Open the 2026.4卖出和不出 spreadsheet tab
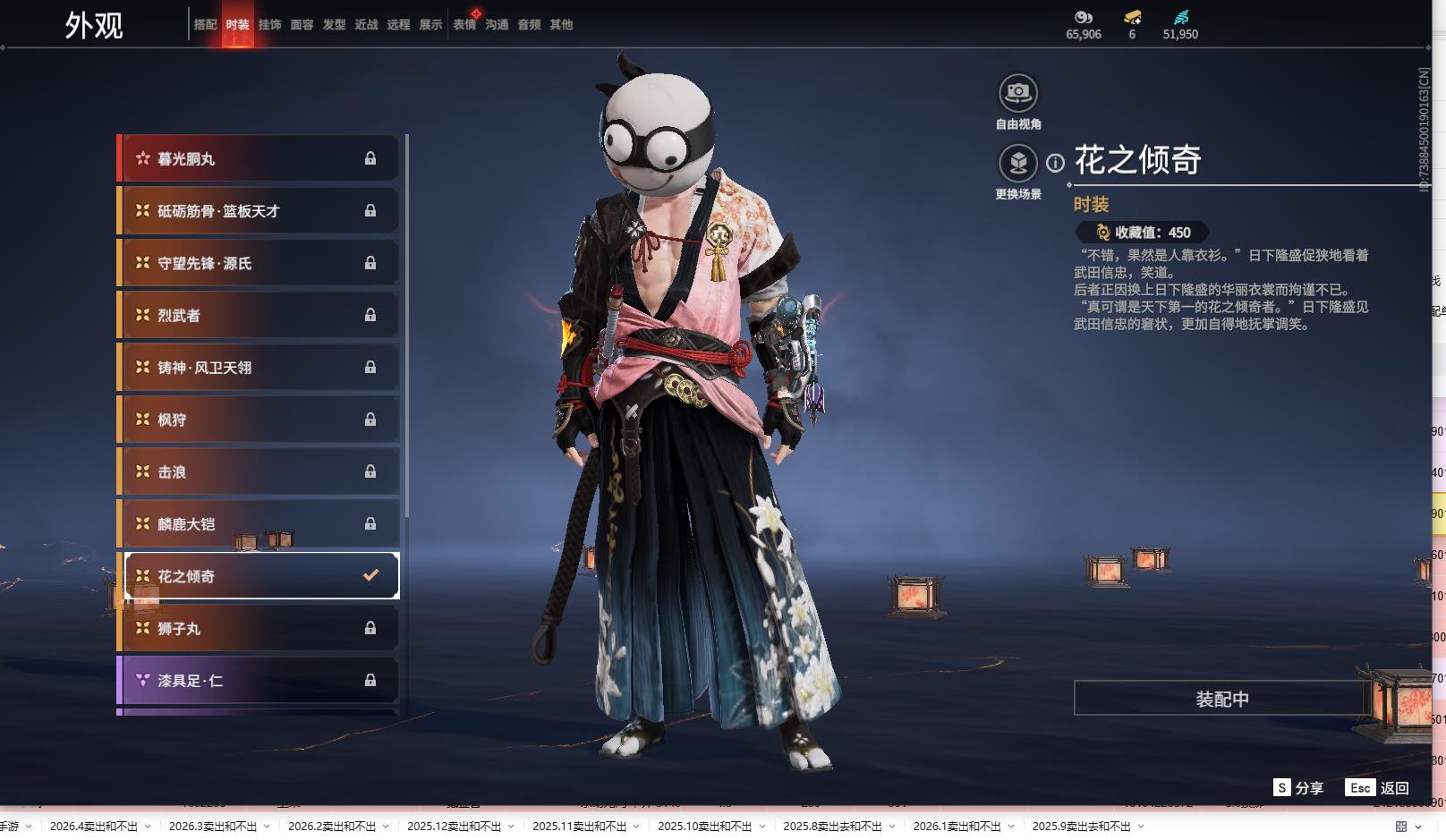Image resolution: width=1446 pixels, height=840 pixels. click(x=94, y=827)
